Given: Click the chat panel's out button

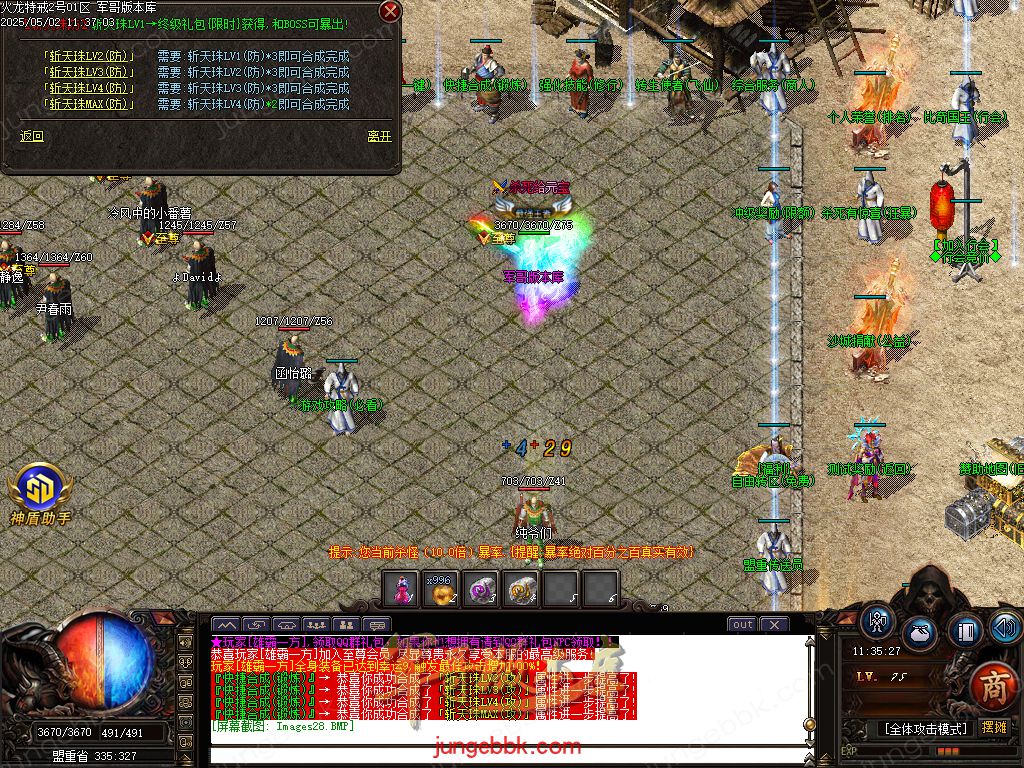Looking at the screenshot, I should click(742, 625).
